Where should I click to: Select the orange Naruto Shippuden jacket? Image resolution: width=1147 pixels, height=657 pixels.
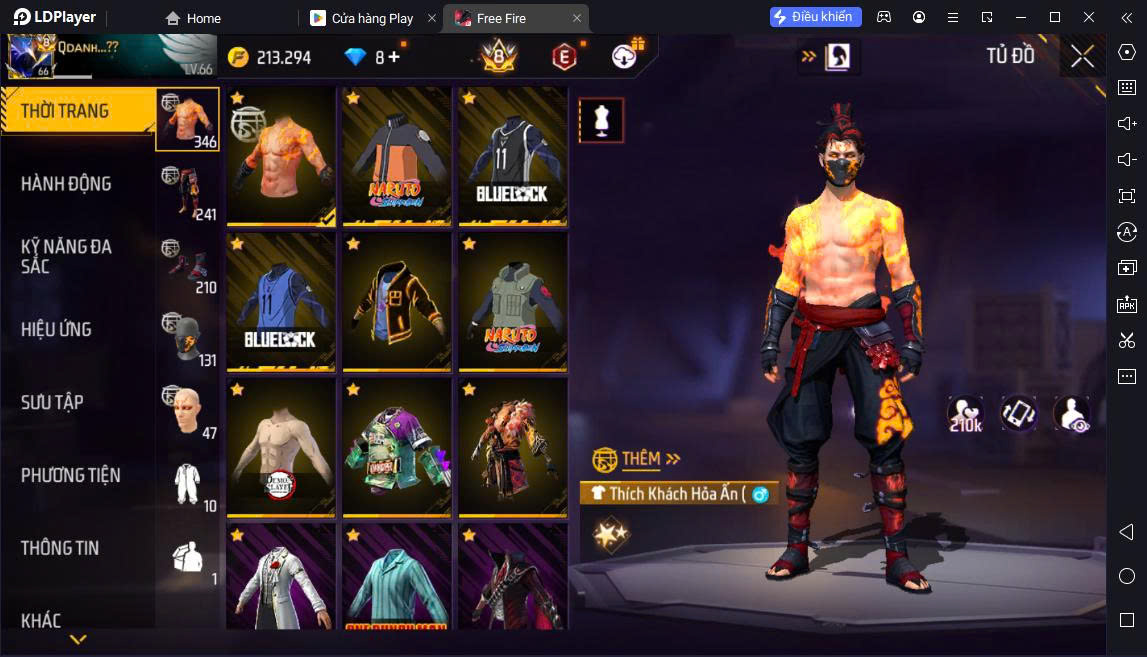click(397, 156)
